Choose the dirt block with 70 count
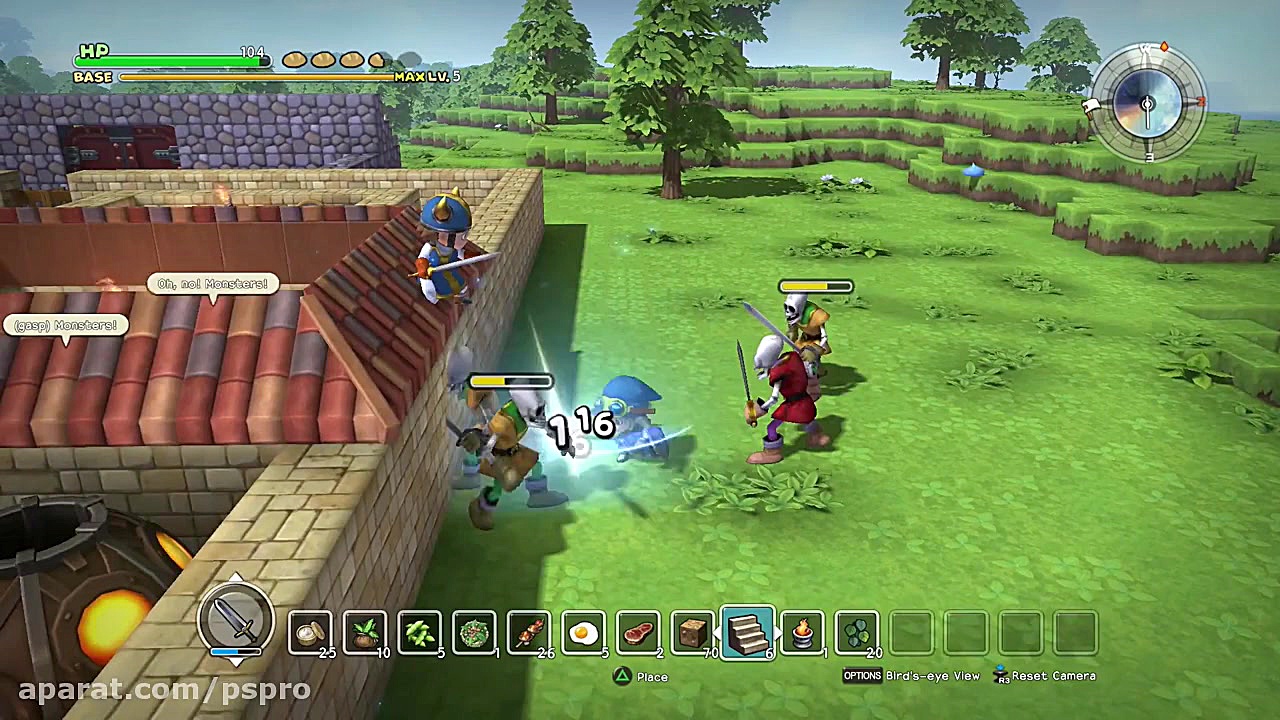1280x720 pixels. (x=691, y=632)
